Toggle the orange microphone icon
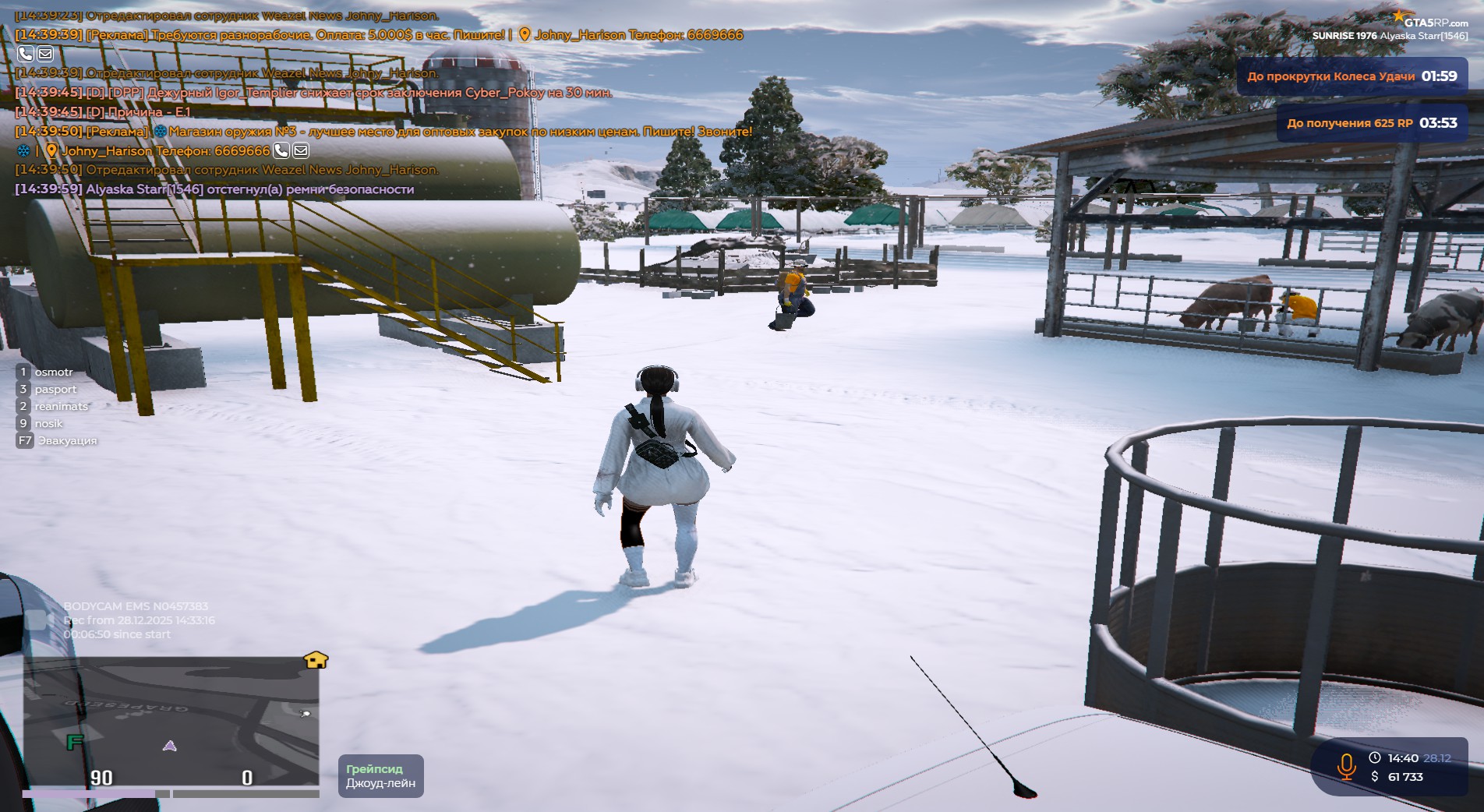 coord(1346,766)
